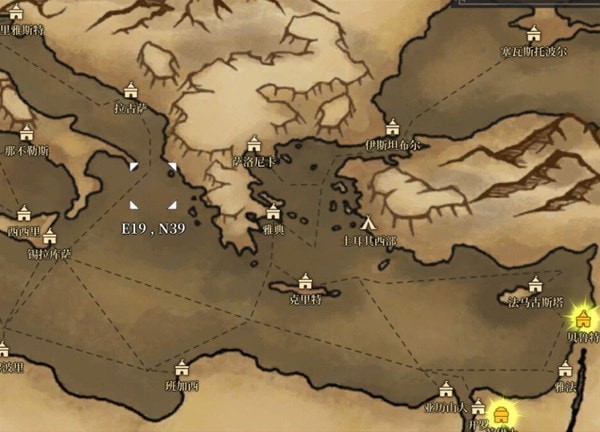Choose the 雅法 port icon
600x432 pixels.
tap(565, 369)
